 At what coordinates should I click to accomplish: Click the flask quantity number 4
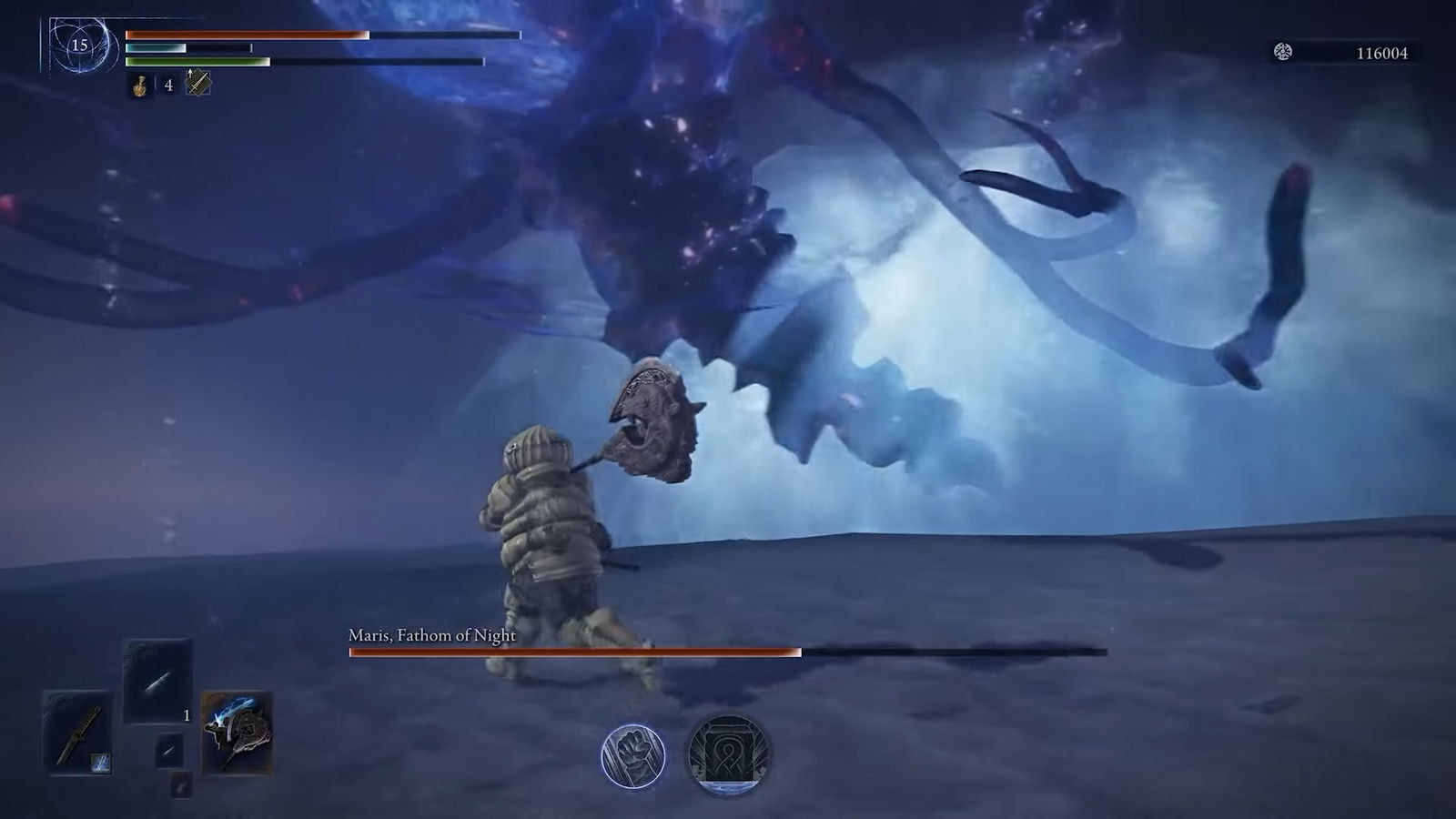click(x=168, y=86)
